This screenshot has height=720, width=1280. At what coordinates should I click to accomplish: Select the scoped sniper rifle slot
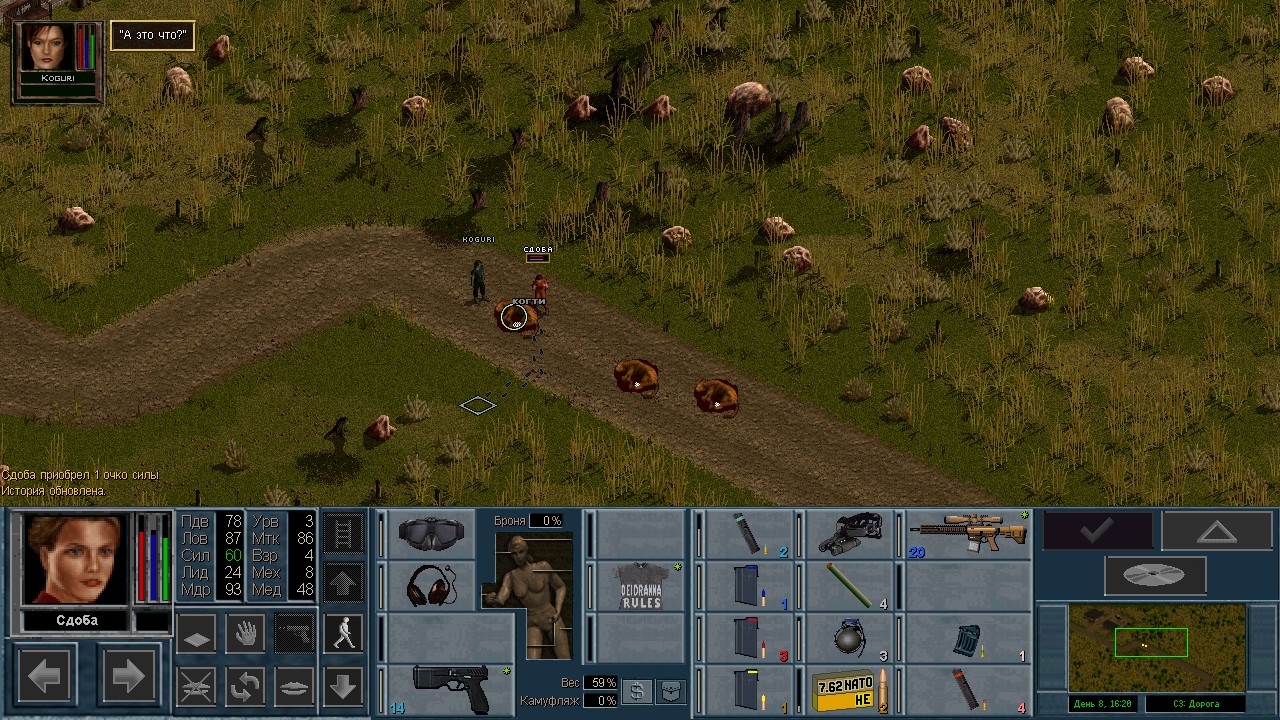[968, 533]
